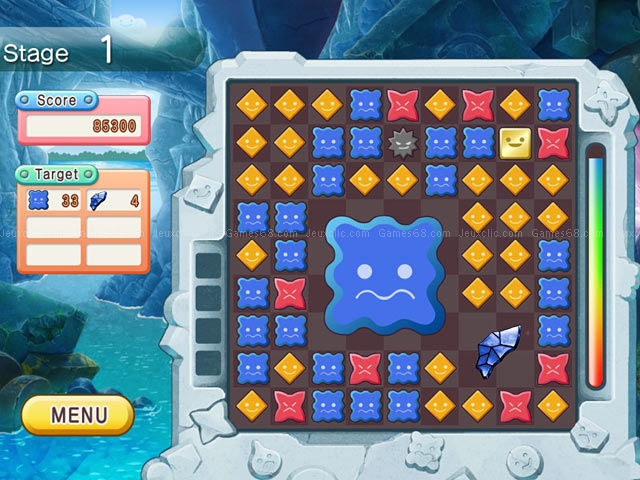This screenshot has width=640, height=480.
Task: Open the yellow MENU button
Action: point(77,414)
